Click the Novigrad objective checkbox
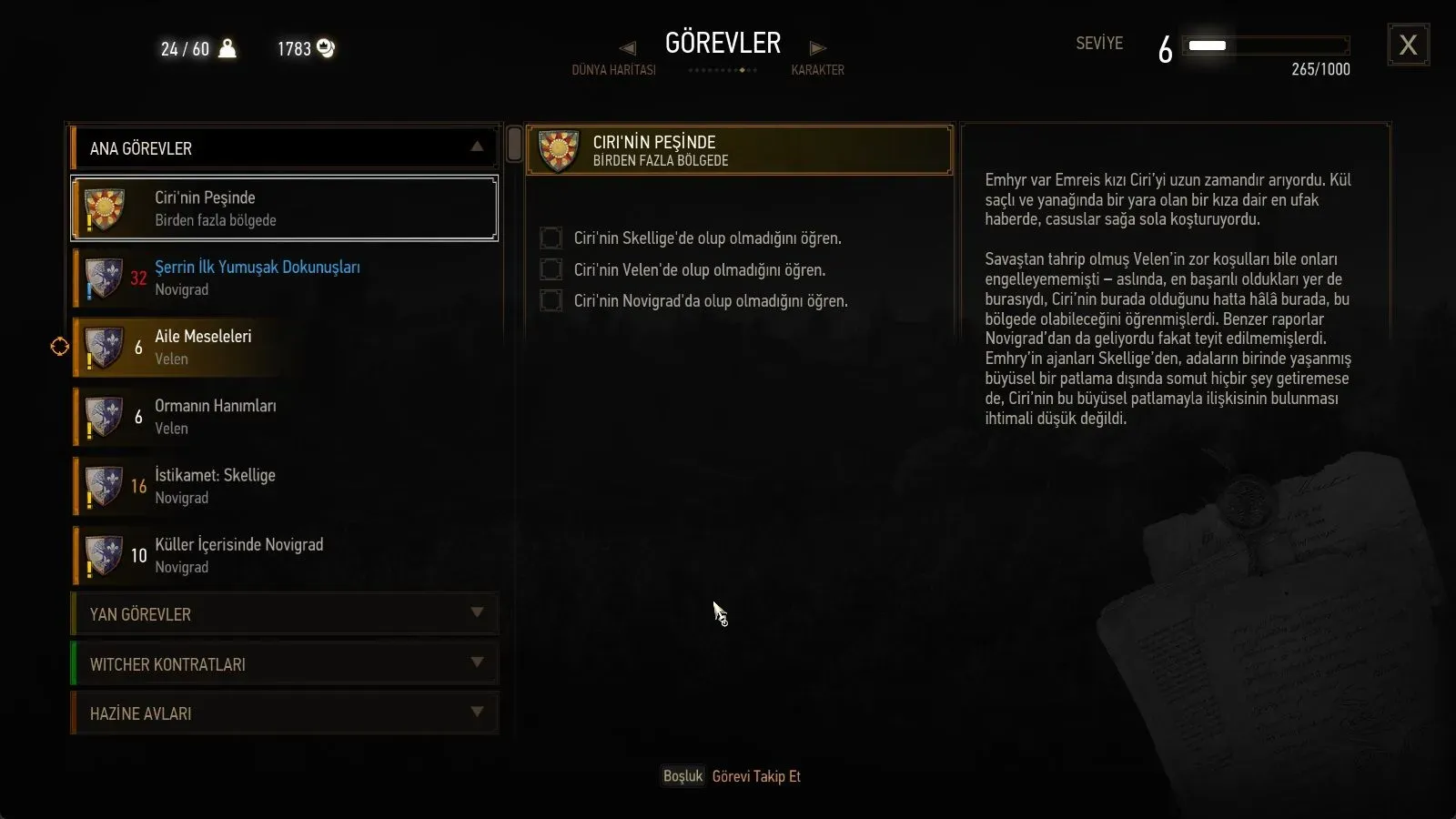 tap(551, 300)
